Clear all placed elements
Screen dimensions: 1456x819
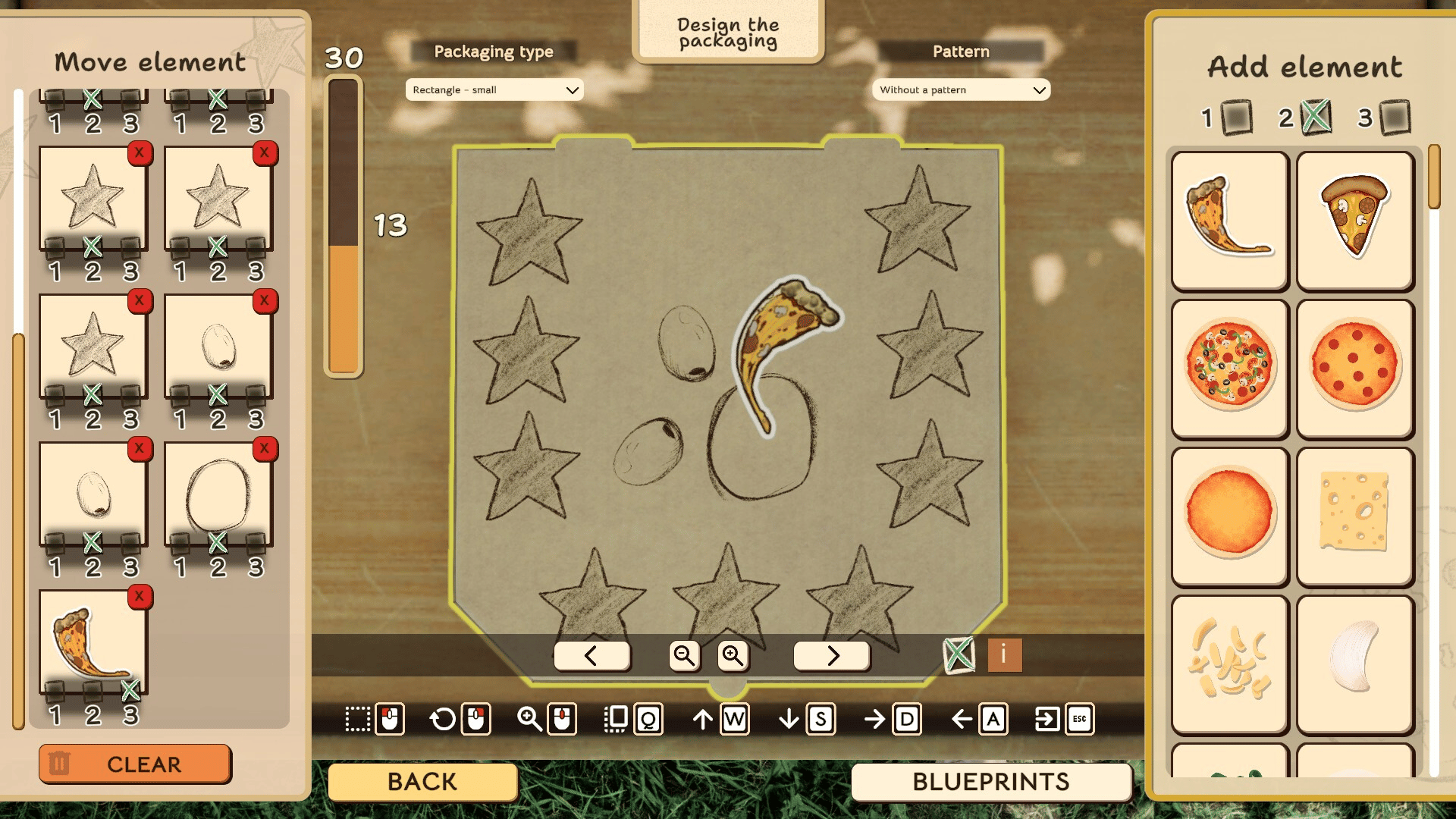(x=135, y=764)
